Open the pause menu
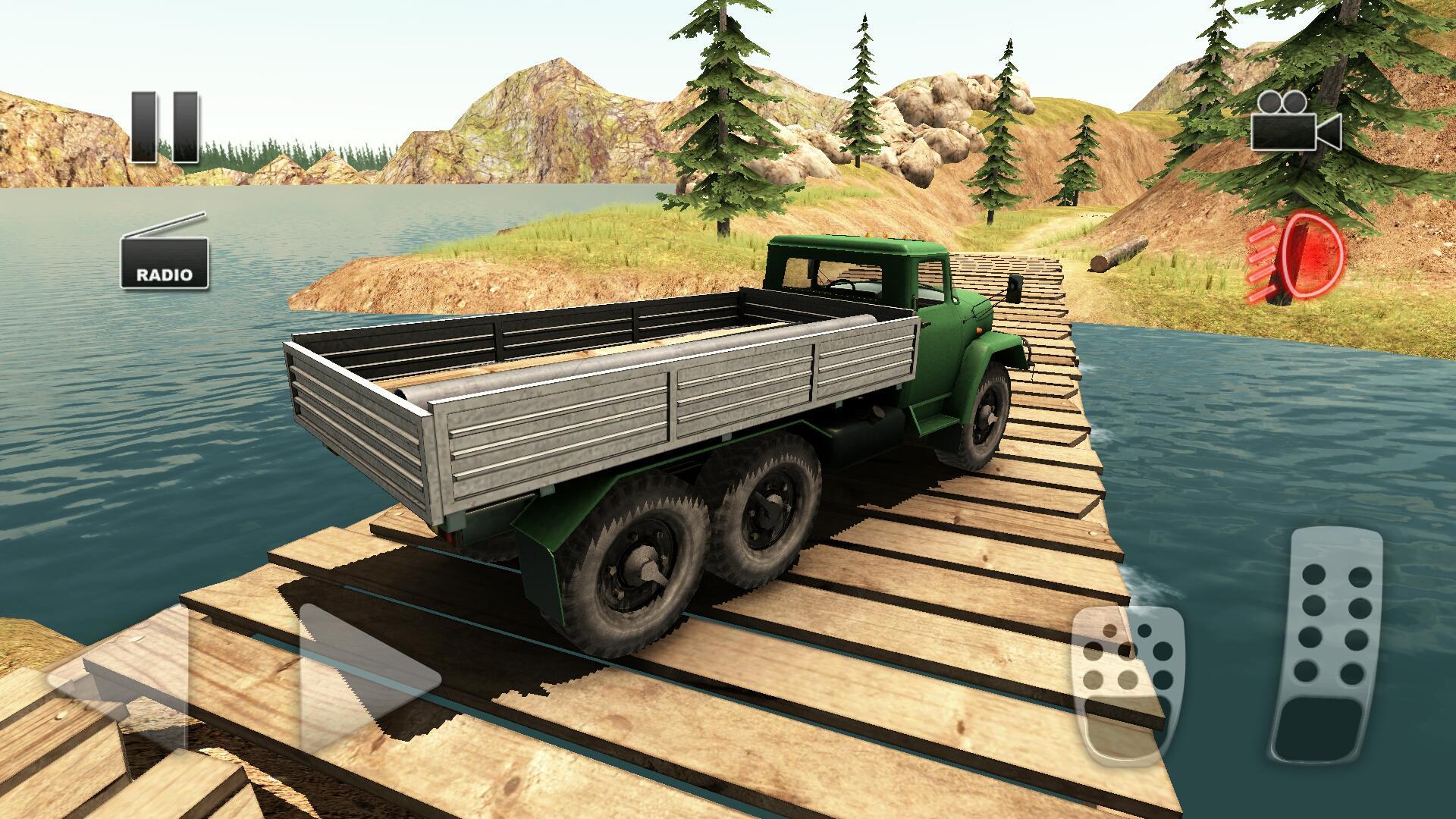The height and width of the screenshot is (819, 1456). click(163, 129)
